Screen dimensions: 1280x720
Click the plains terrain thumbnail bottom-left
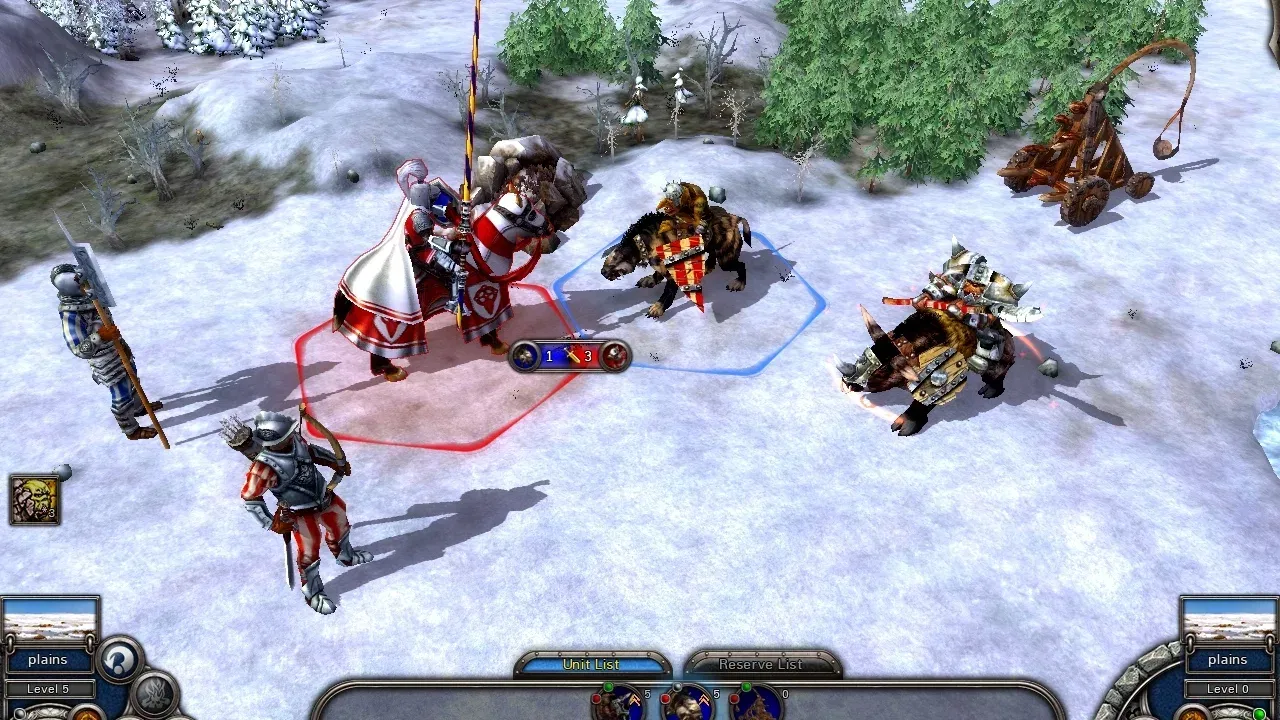coord(50,620)
